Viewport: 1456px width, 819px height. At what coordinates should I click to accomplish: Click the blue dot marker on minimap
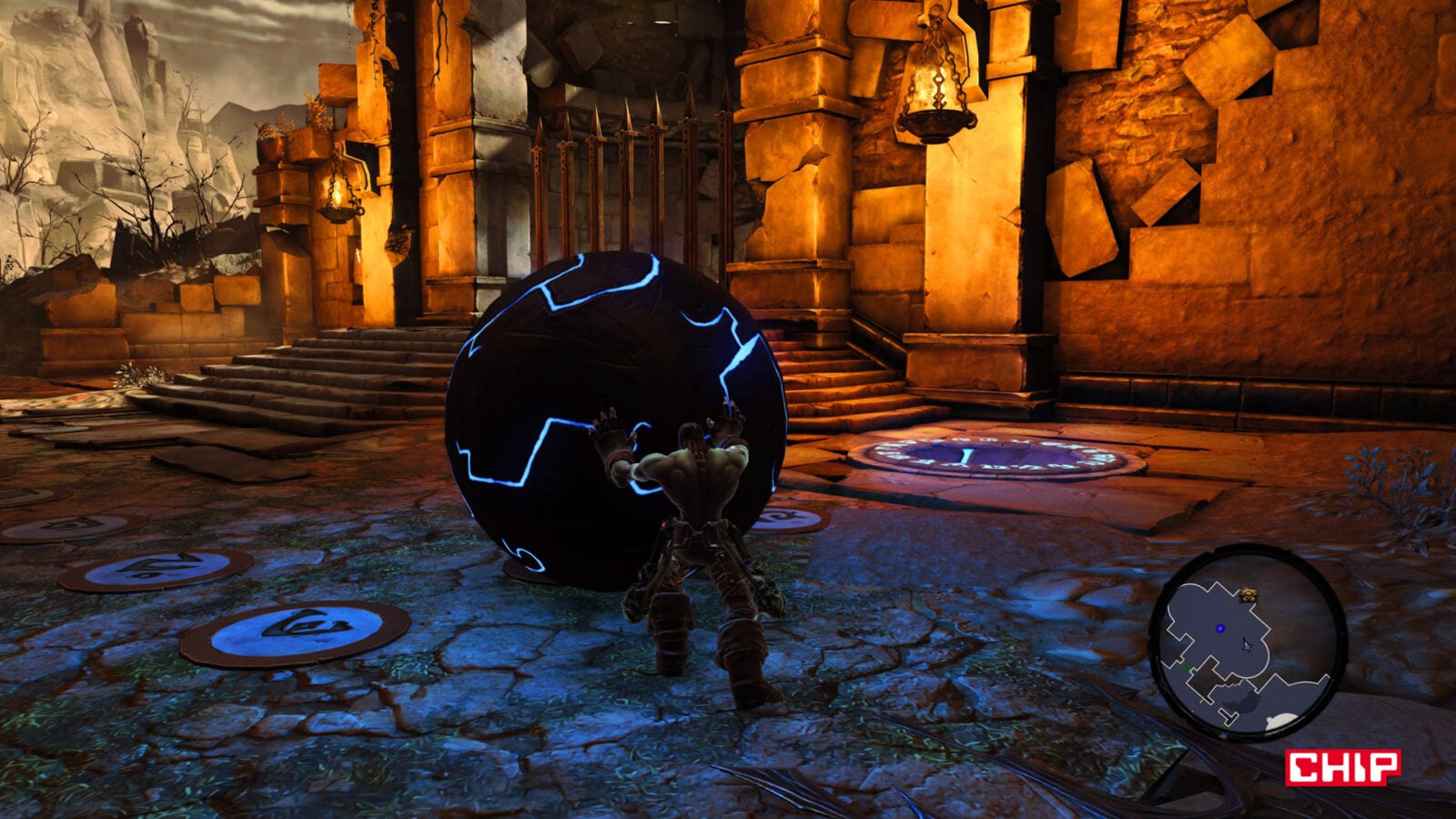pyautogui.click(x=1219, y=629)
